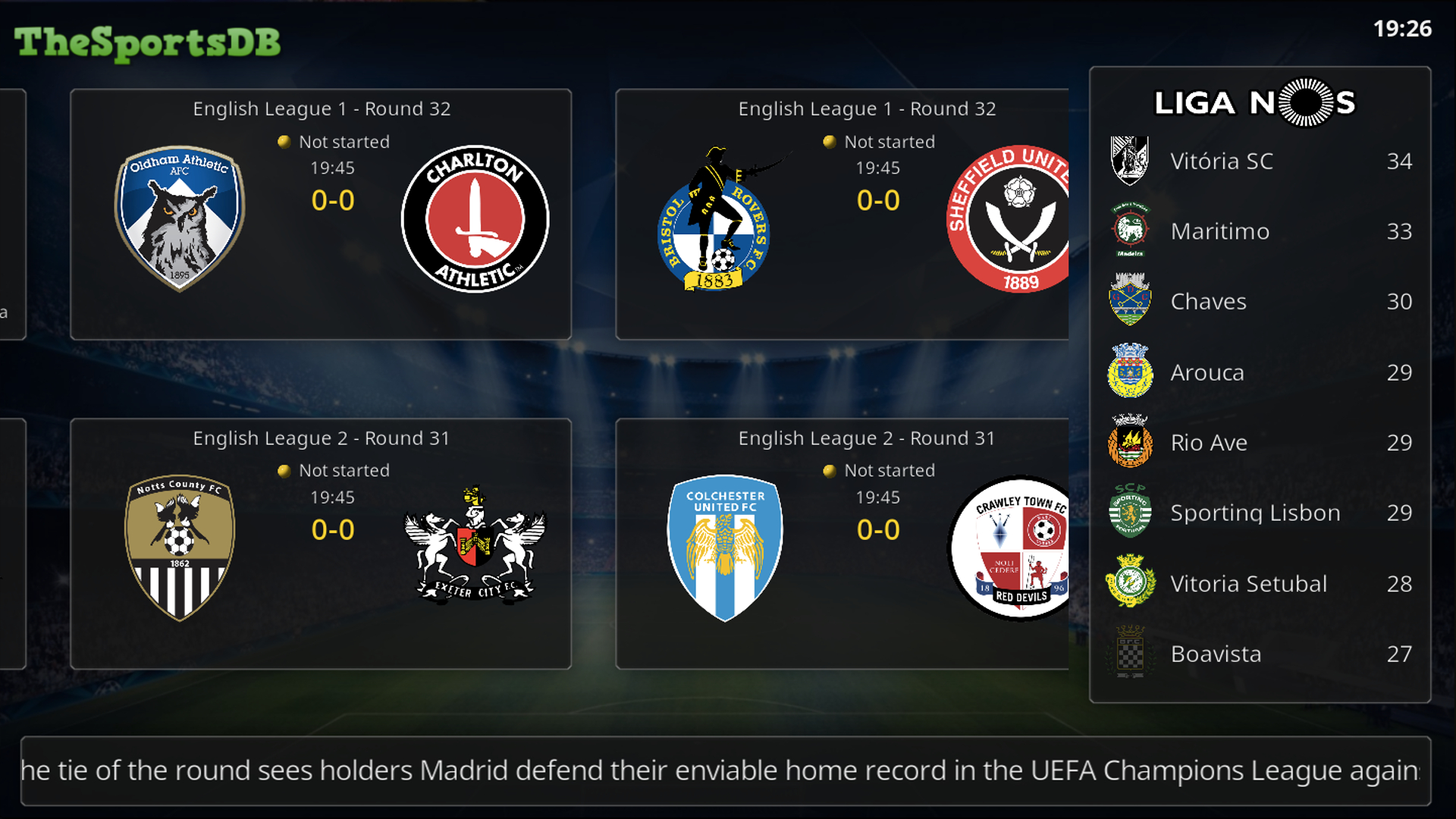Image resolution: width=1456 pixels, height=819 pixels.
Task: Open the Arouca team row
Action: pos(1260,372)
